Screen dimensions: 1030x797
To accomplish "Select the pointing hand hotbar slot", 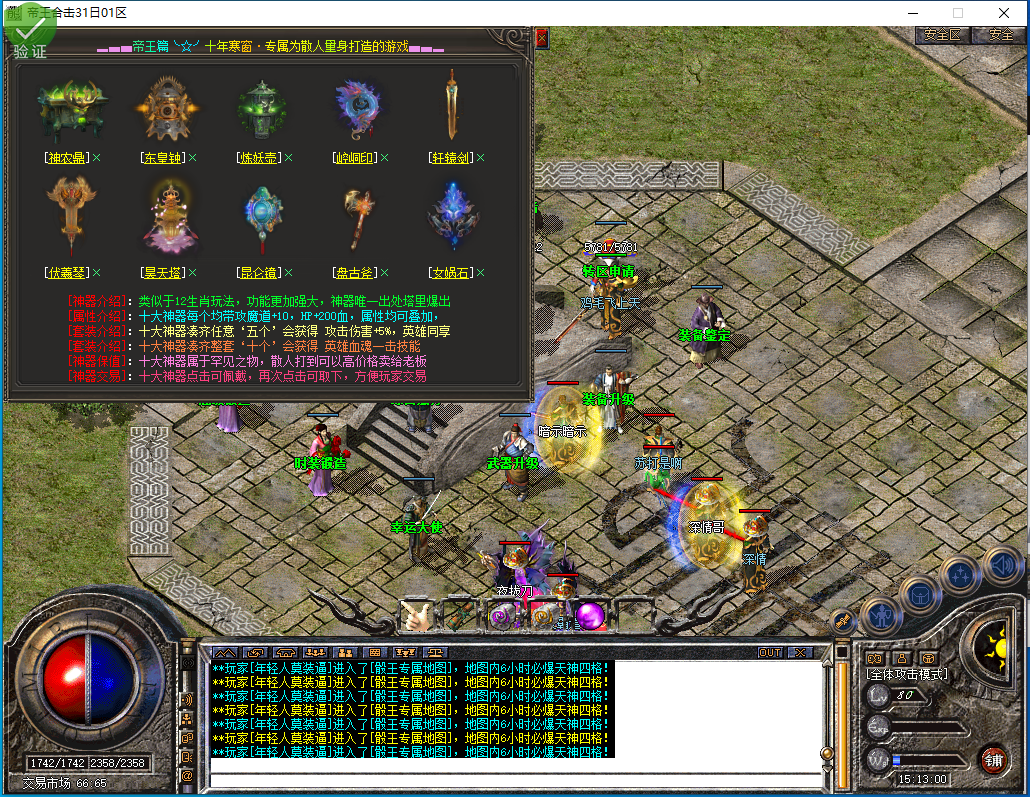I will (x=418, y=614).
